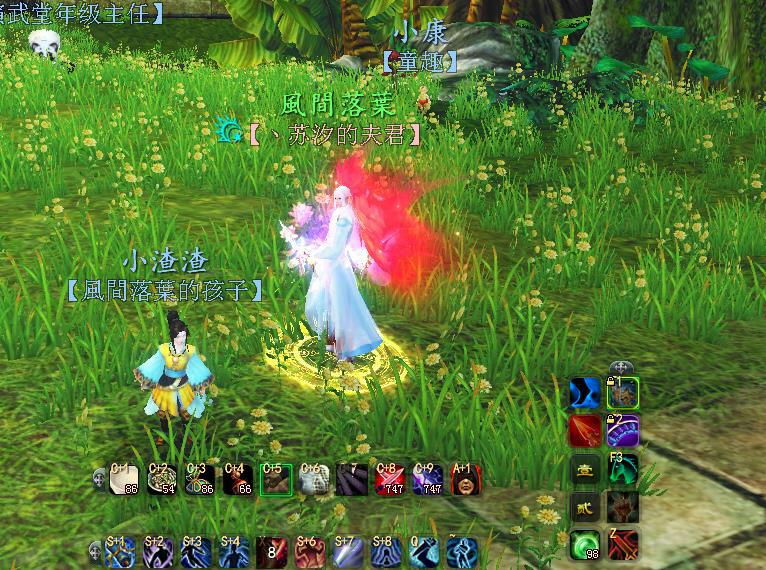Activate the S+1 skill icon
Screen dimensions: 766x570
(x=120, y=552)
